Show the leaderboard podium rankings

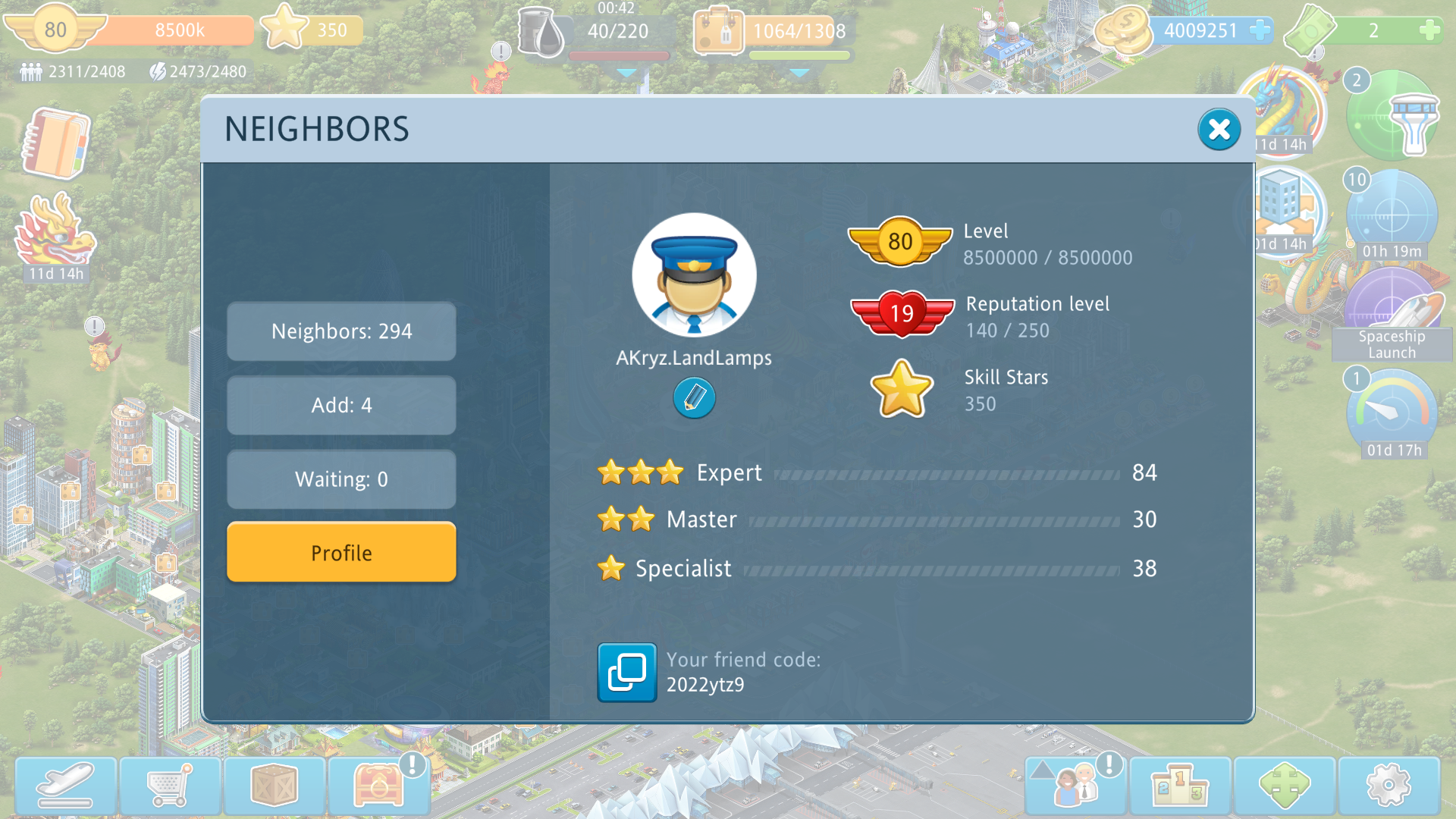click(1180, 786)
